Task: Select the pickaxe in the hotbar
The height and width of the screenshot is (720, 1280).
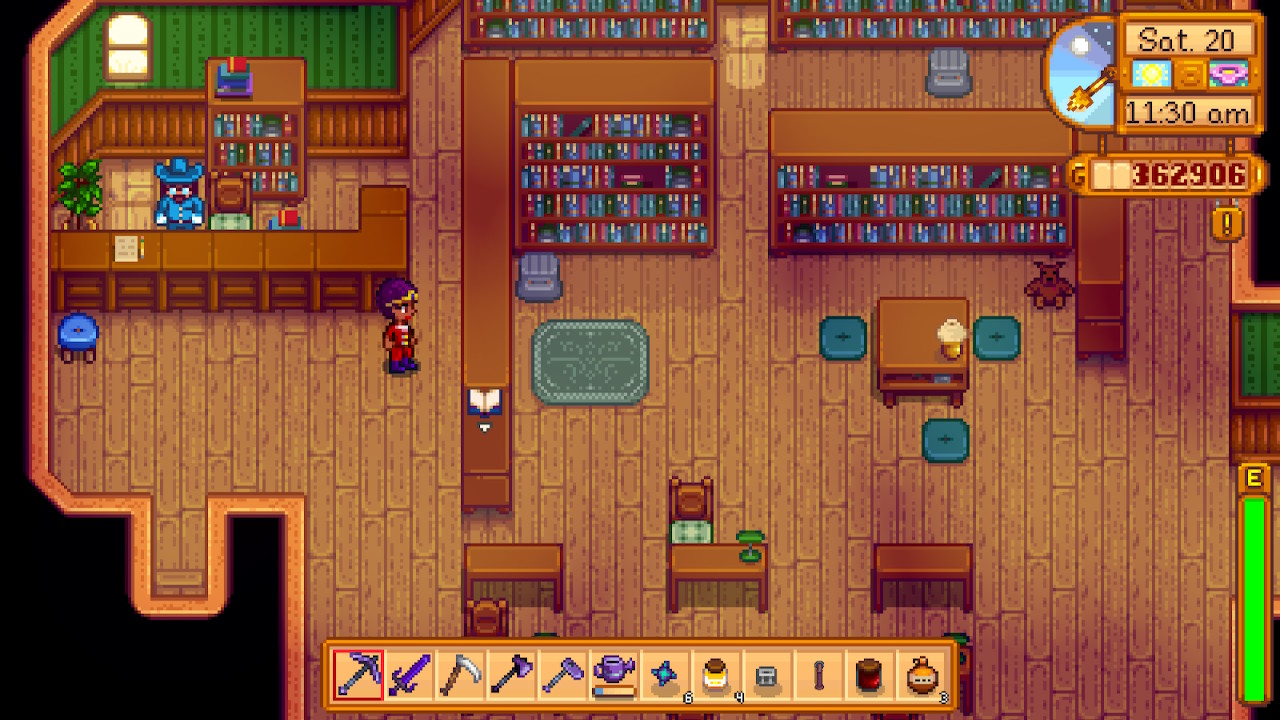Action: pos(358,676)
